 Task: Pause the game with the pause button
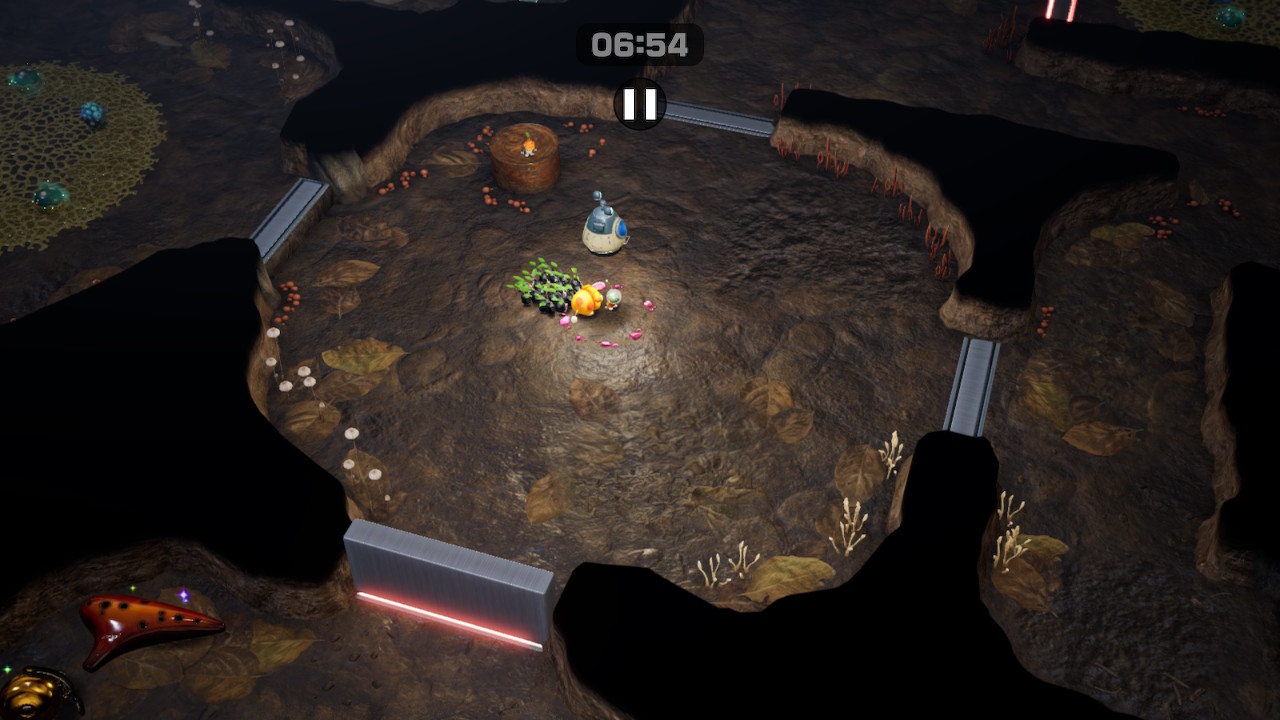click(x=640, y=104)
